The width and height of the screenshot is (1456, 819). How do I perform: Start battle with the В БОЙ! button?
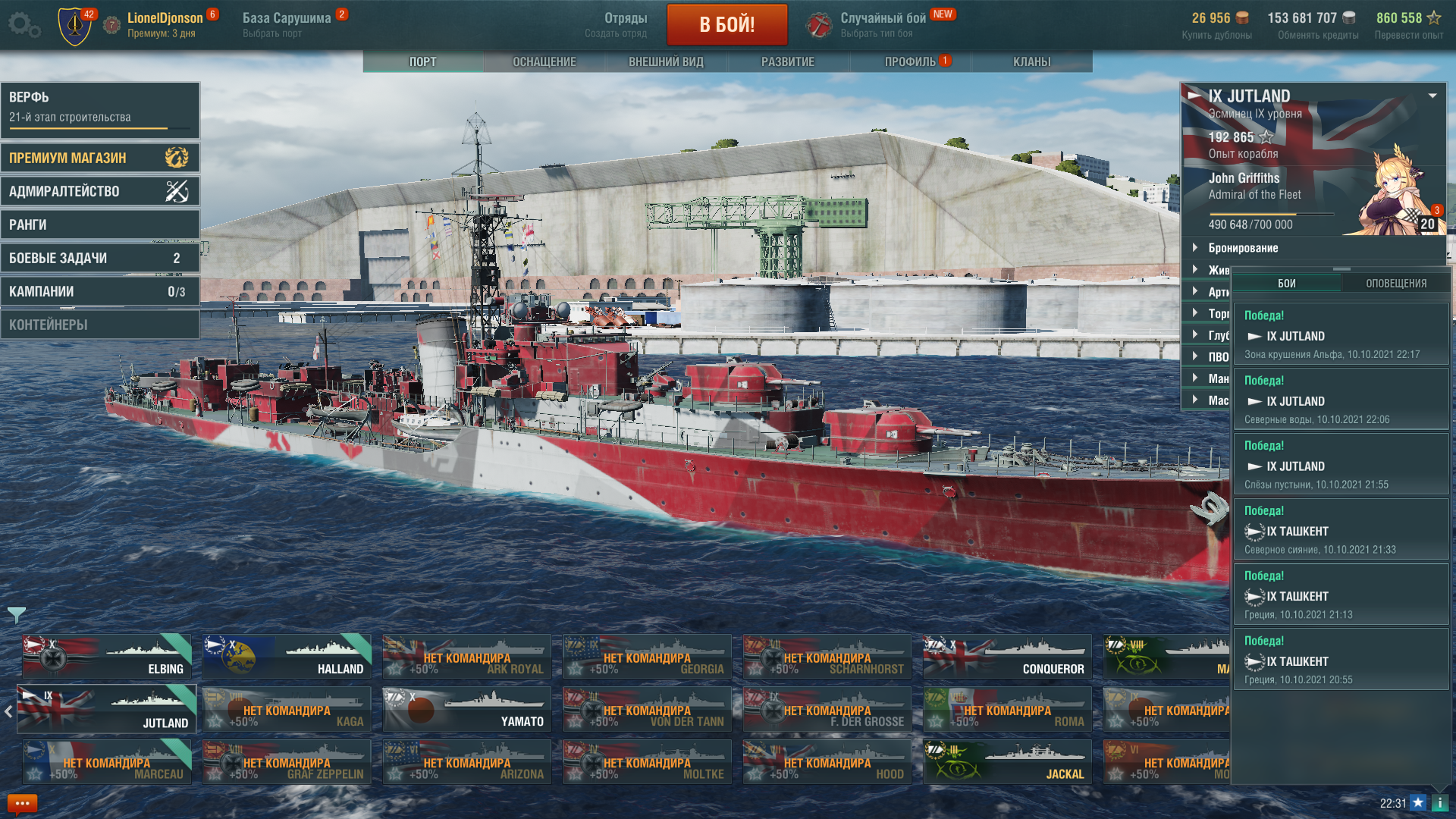tap(726, 25)
